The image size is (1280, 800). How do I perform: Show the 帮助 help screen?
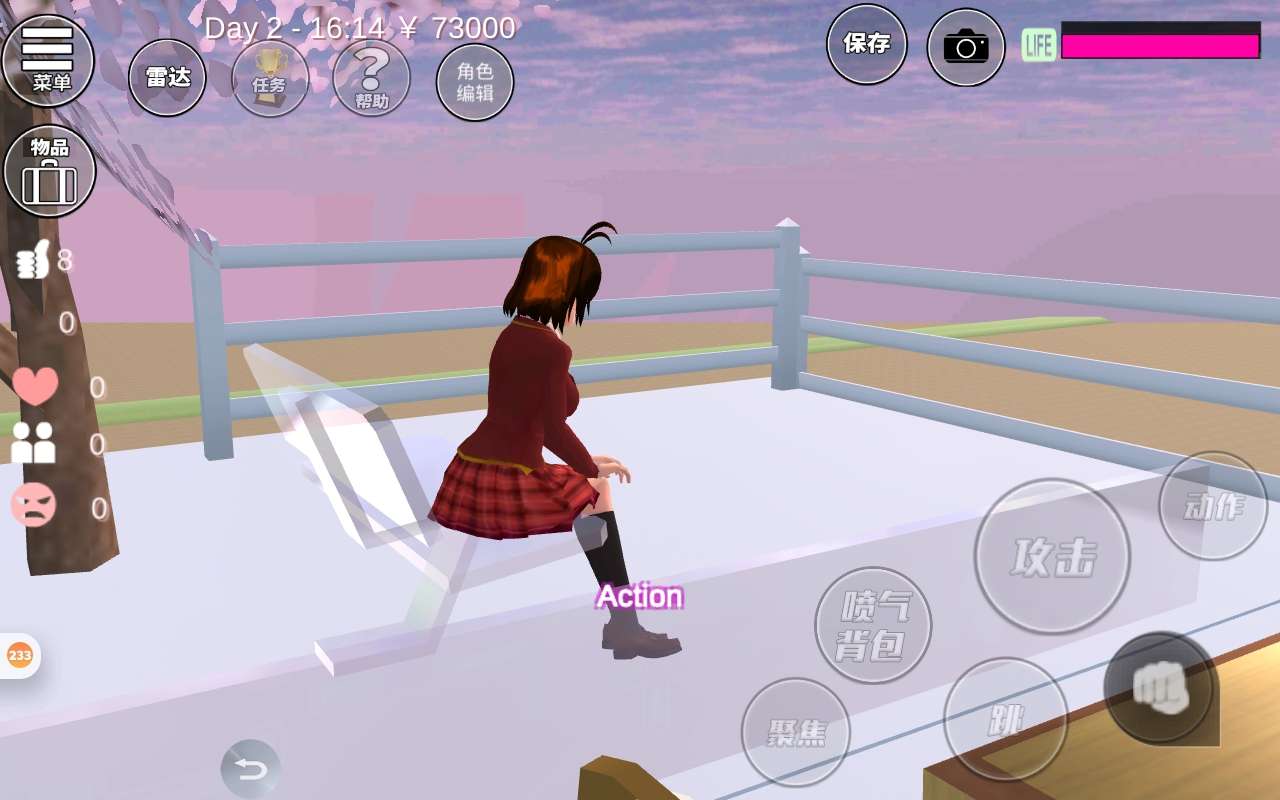point(371,77)
